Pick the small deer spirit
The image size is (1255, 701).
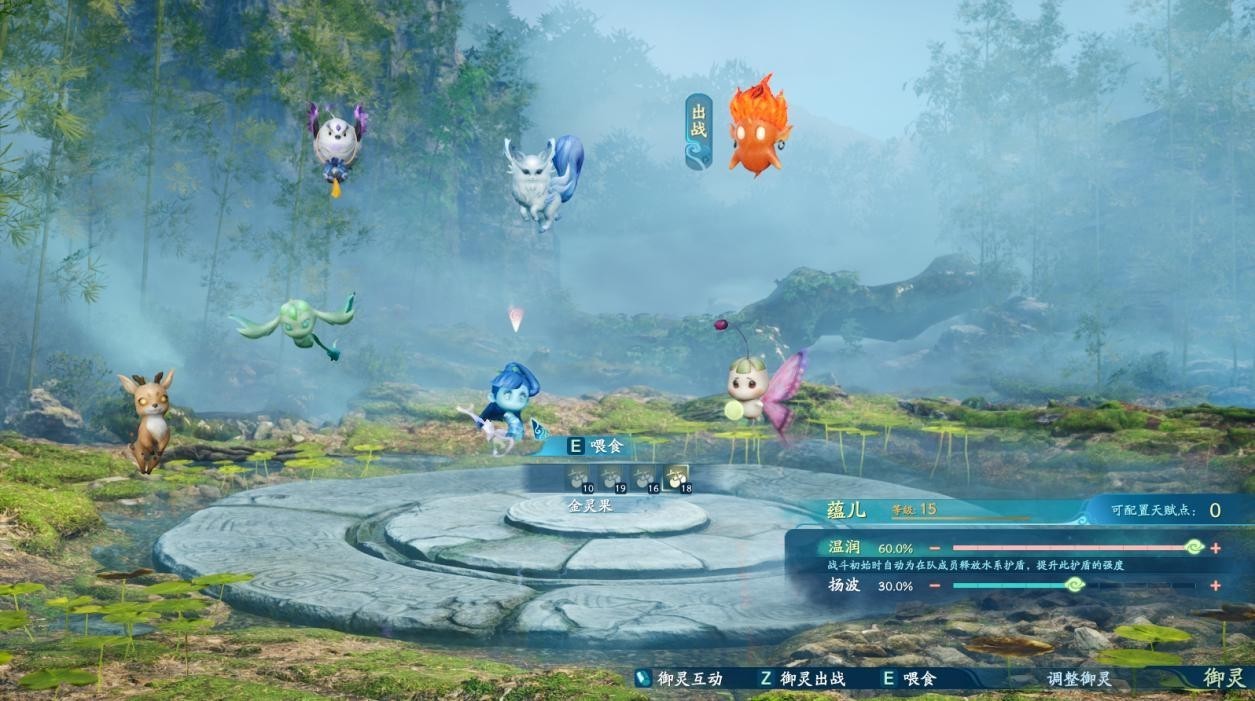147,418
